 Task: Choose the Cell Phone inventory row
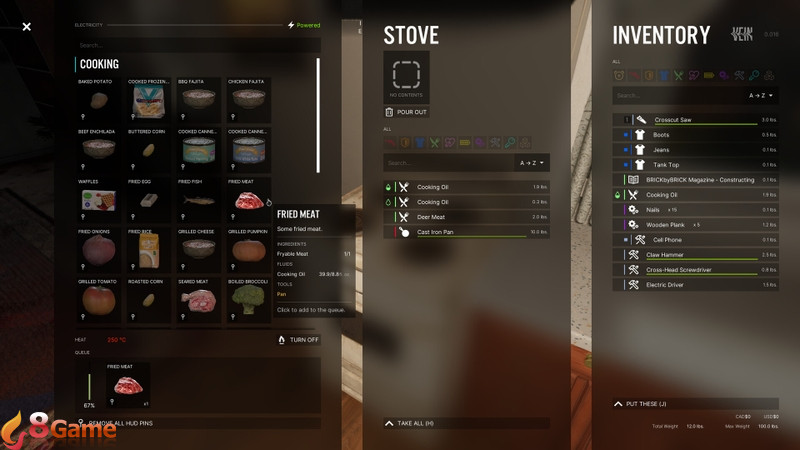point(667,240)
